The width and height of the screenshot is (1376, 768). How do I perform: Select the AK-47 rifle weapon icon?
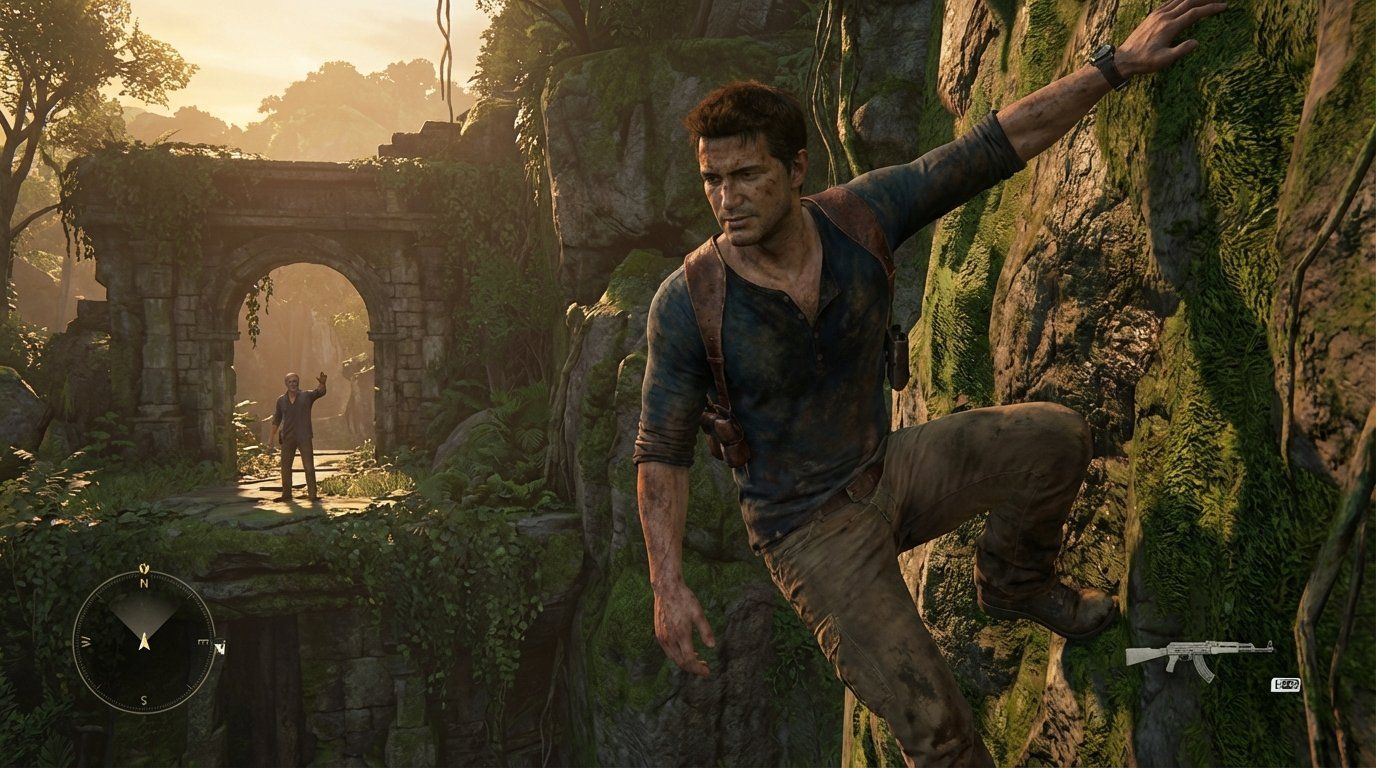click(1198, 655)
